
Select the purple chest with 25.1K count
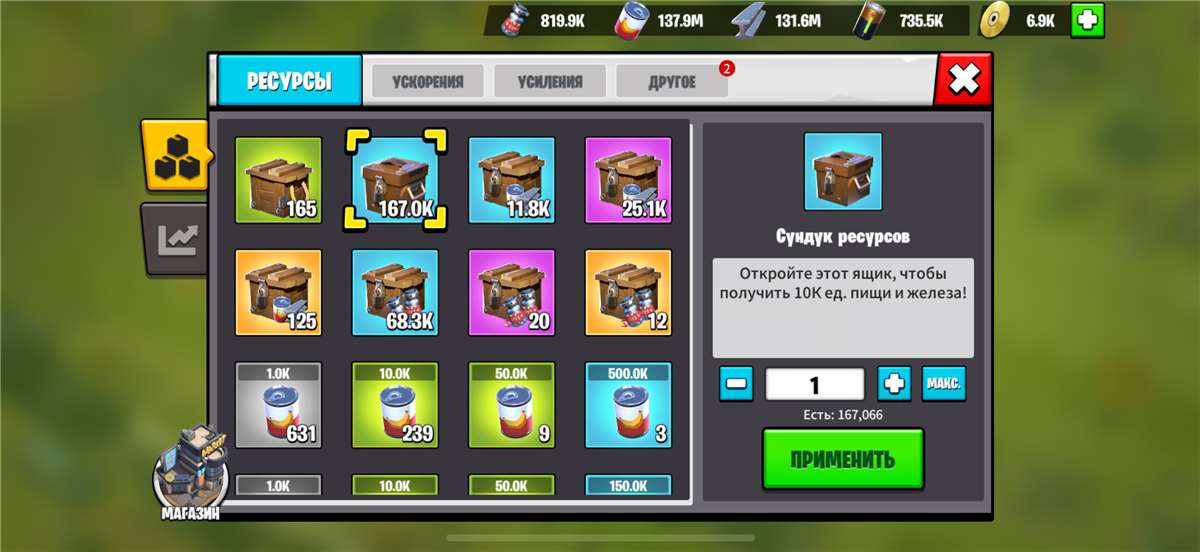coord(628,180)
